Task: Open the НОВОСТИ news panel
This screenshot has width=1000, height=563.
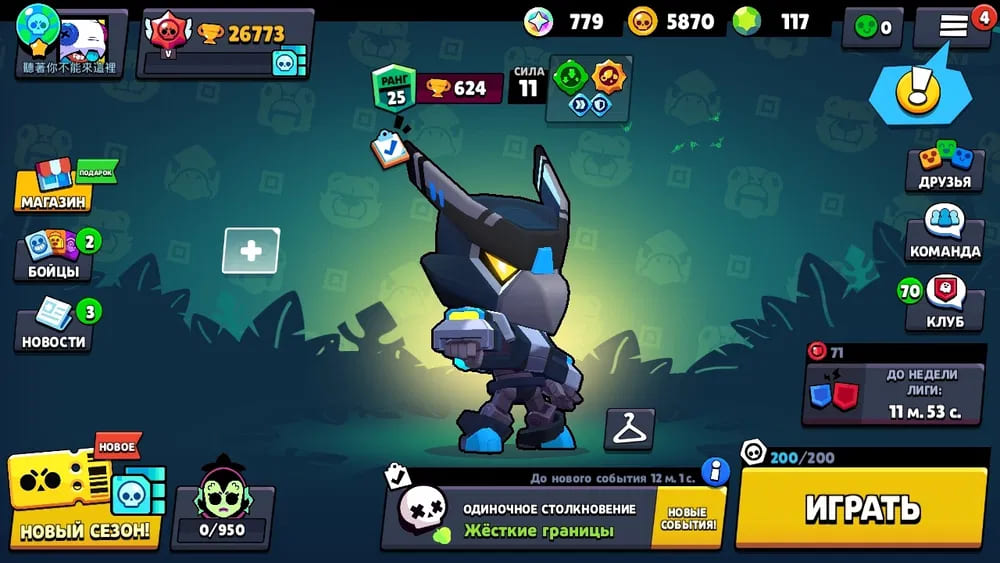Action: coord(54,326)
